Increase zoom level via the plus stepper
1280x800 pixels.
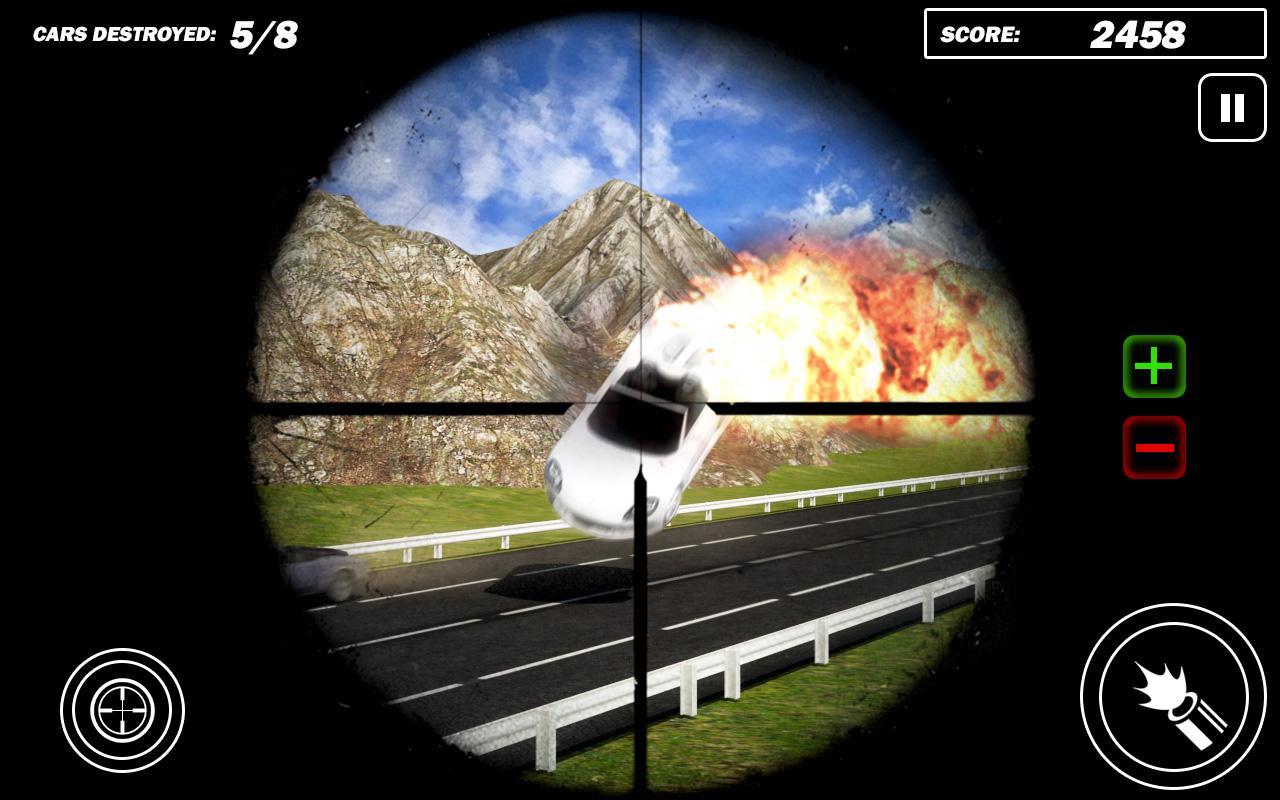coord(1153,367)
